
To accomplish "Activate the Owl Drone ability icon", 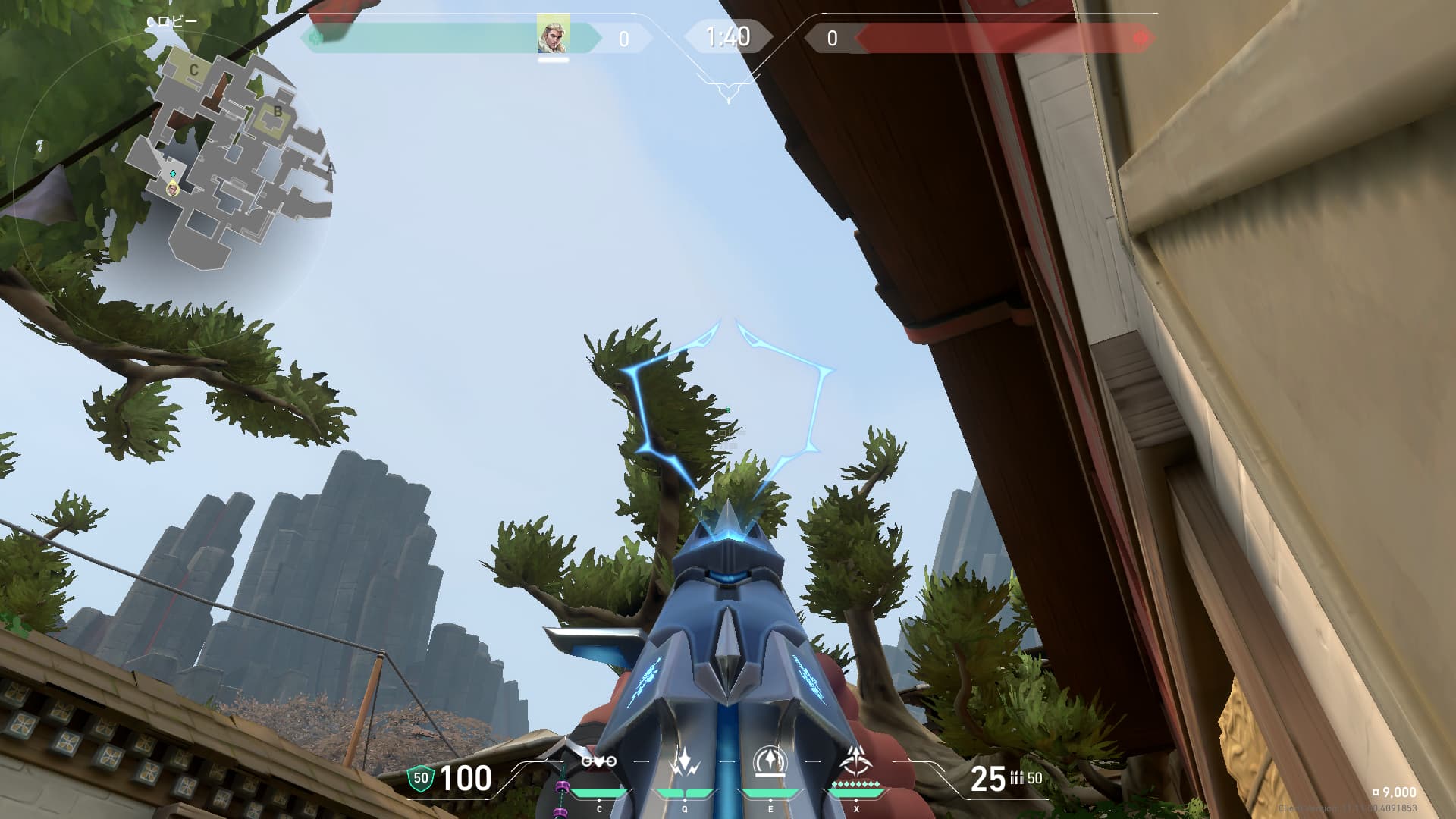I will pos(599,762).
